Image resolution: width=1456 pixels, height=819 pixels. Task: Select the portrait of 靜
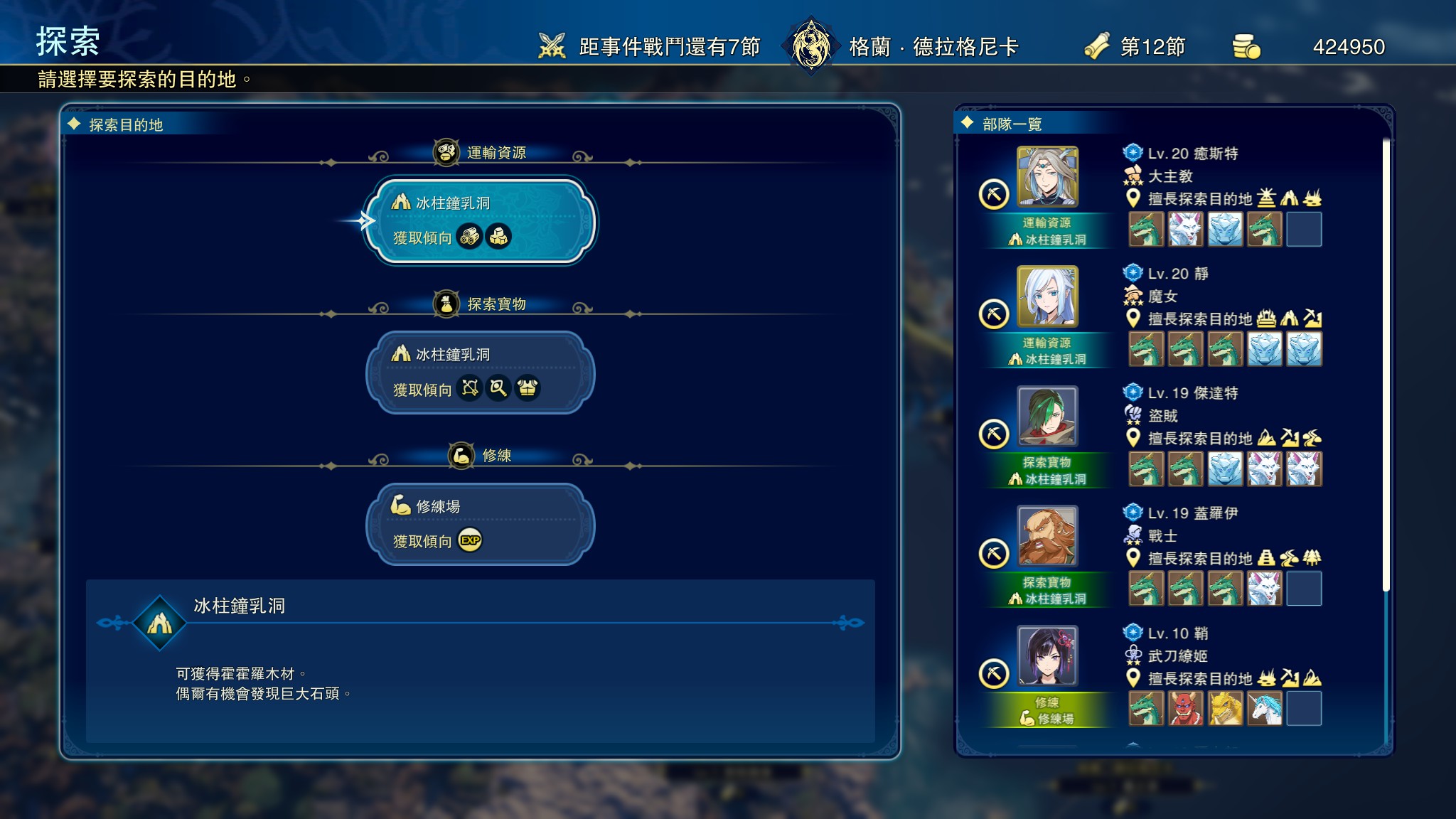pyautogui.click(x=1047, y=296)
